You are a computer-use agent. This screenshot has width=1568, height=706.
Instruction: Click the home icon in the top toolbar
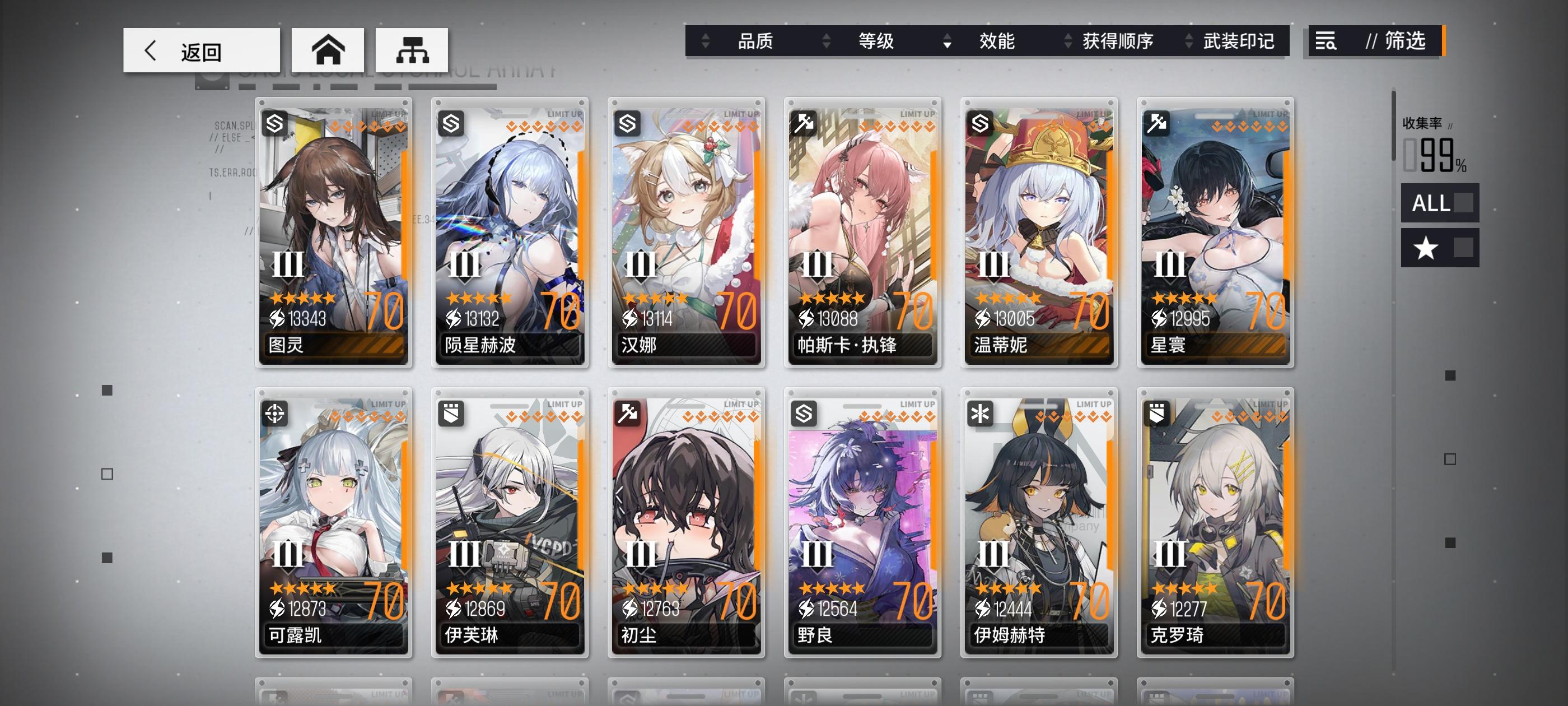329,50
